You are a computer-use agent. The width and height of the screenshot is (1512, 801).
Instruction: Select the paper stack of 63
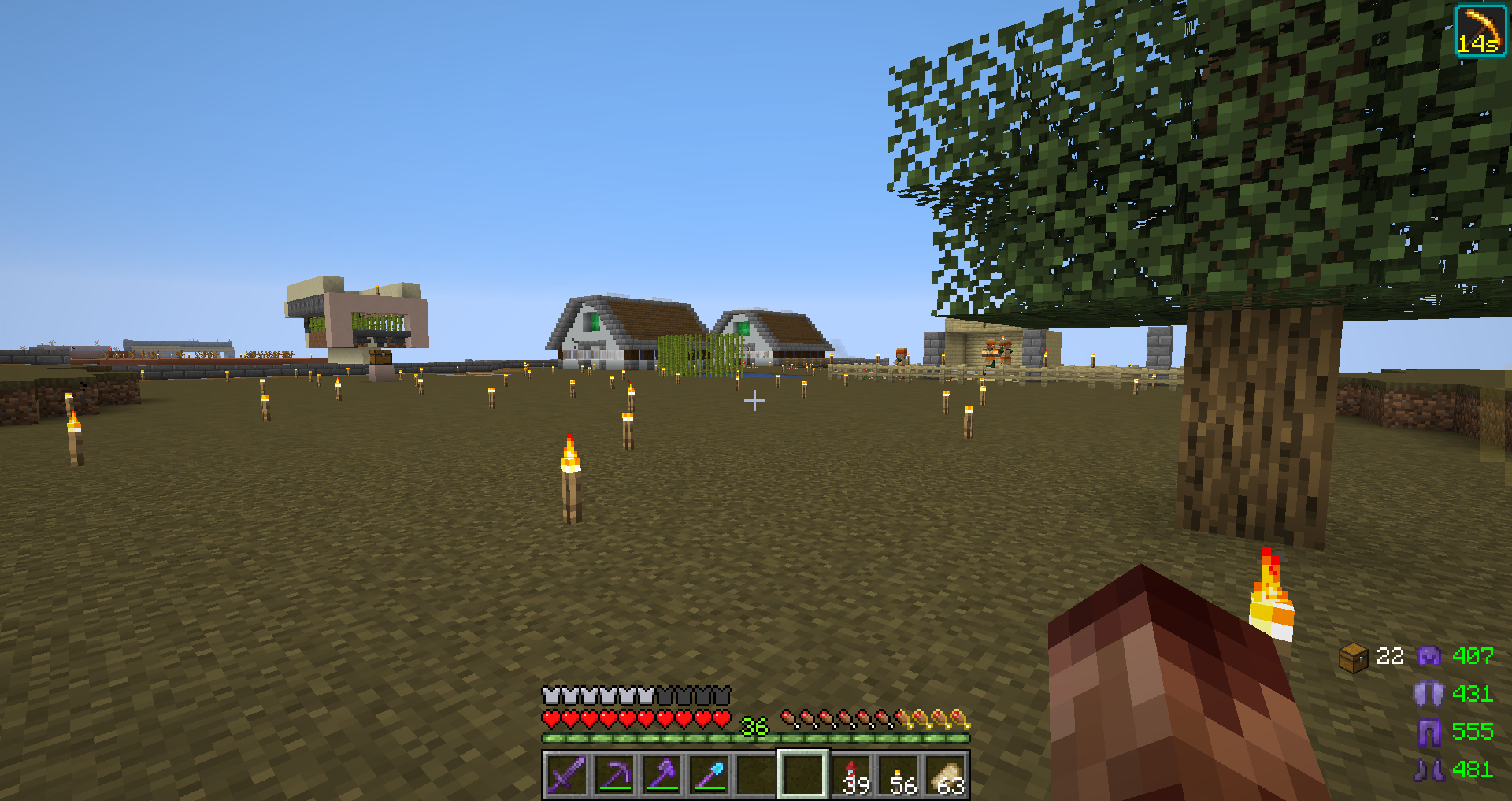click(x=946, y=775)
